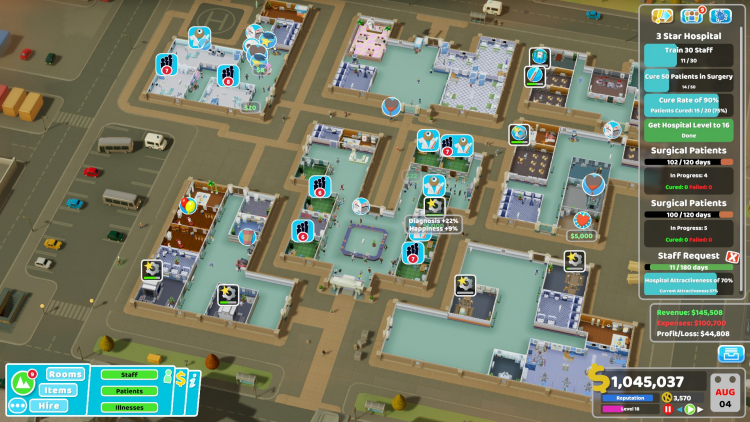Switch to the information tab
750x422 pixels.
point(194,381)
